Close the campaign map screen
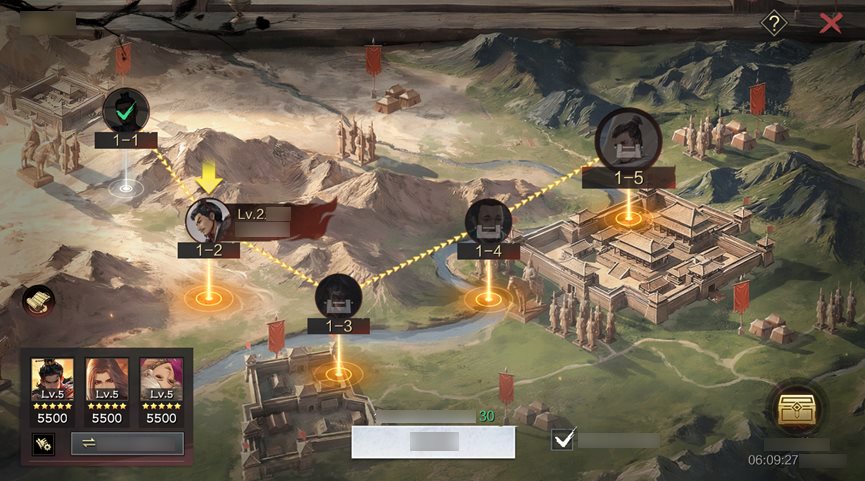Image resolution: width=865 pixels, height=481 pixels. point(831,23)
